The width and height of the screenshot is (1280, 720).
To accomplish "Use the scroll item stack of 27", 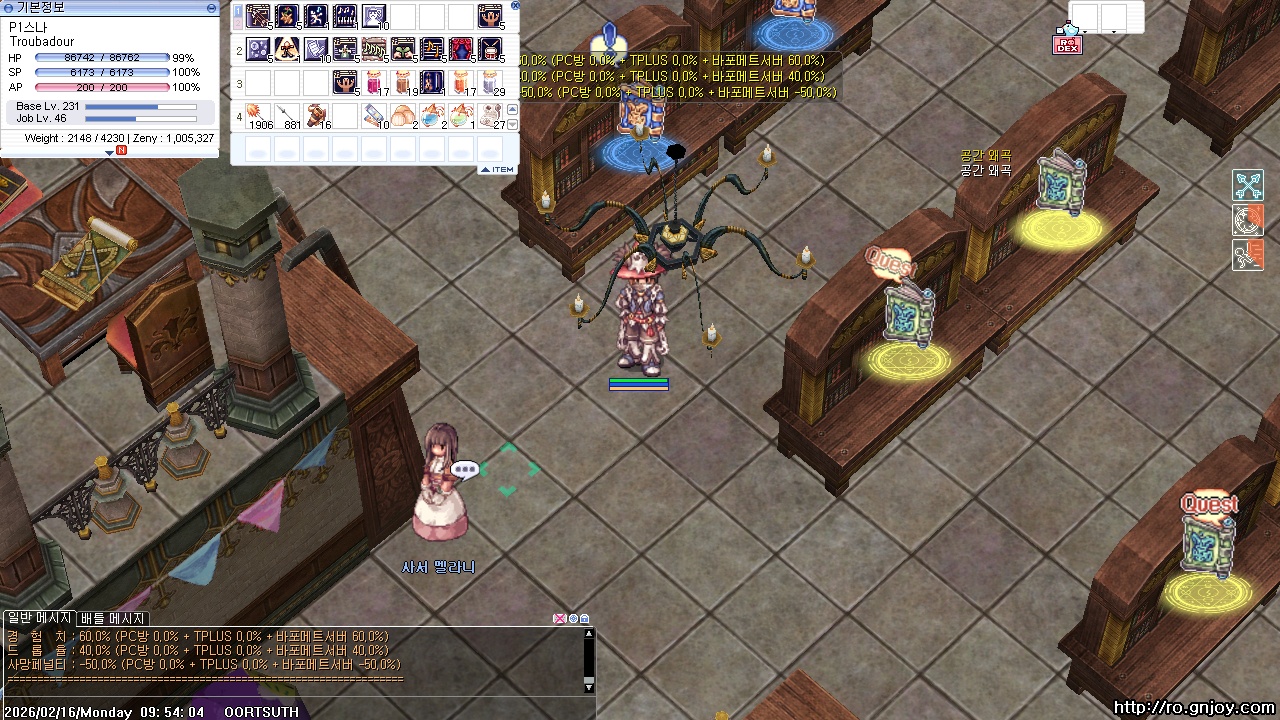I will tap(490, 115).
